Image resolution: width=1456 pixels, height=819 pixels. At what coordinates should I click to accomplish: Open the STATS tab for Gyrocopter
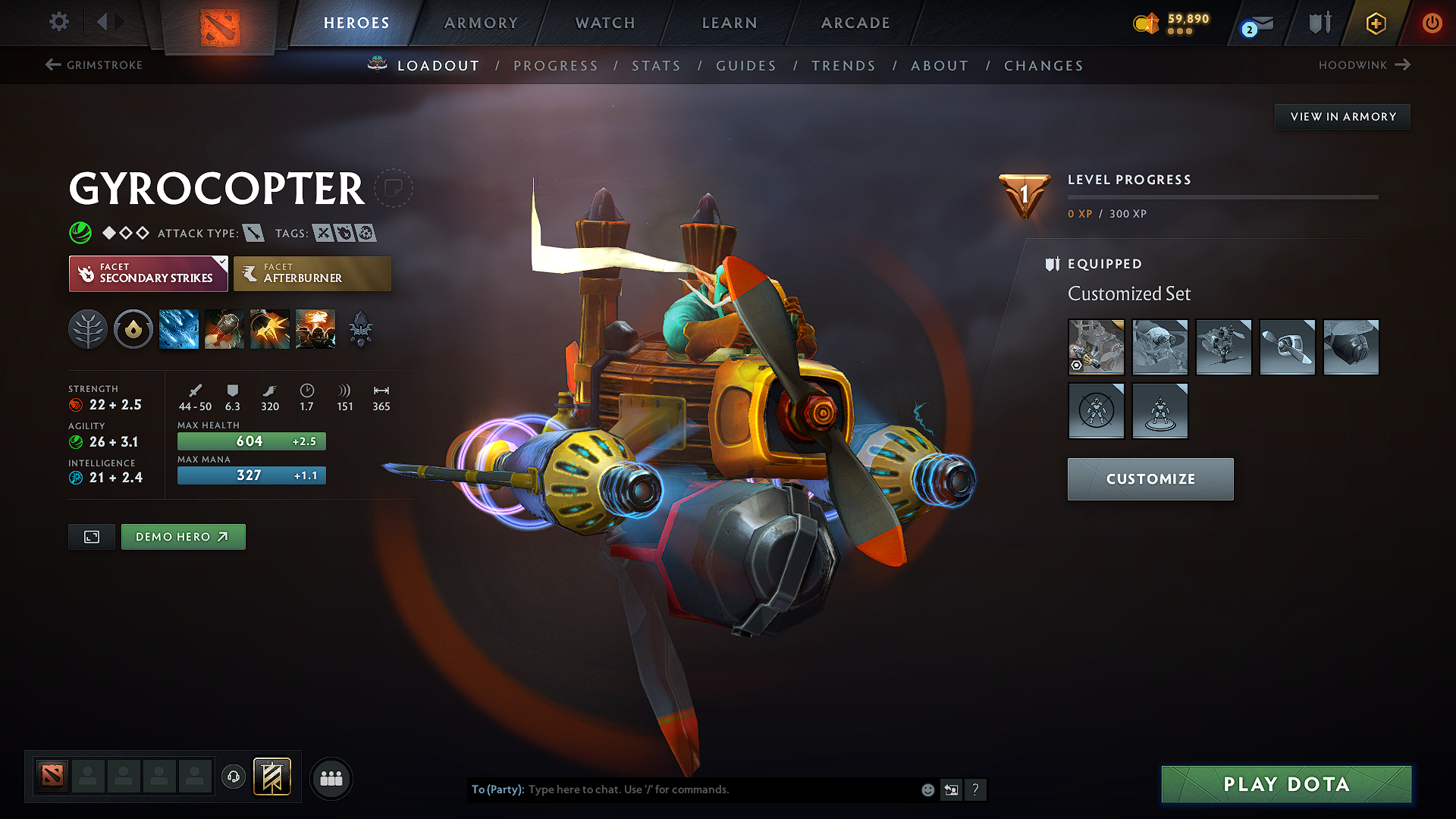pyautogui.click(x=657, y=66)
